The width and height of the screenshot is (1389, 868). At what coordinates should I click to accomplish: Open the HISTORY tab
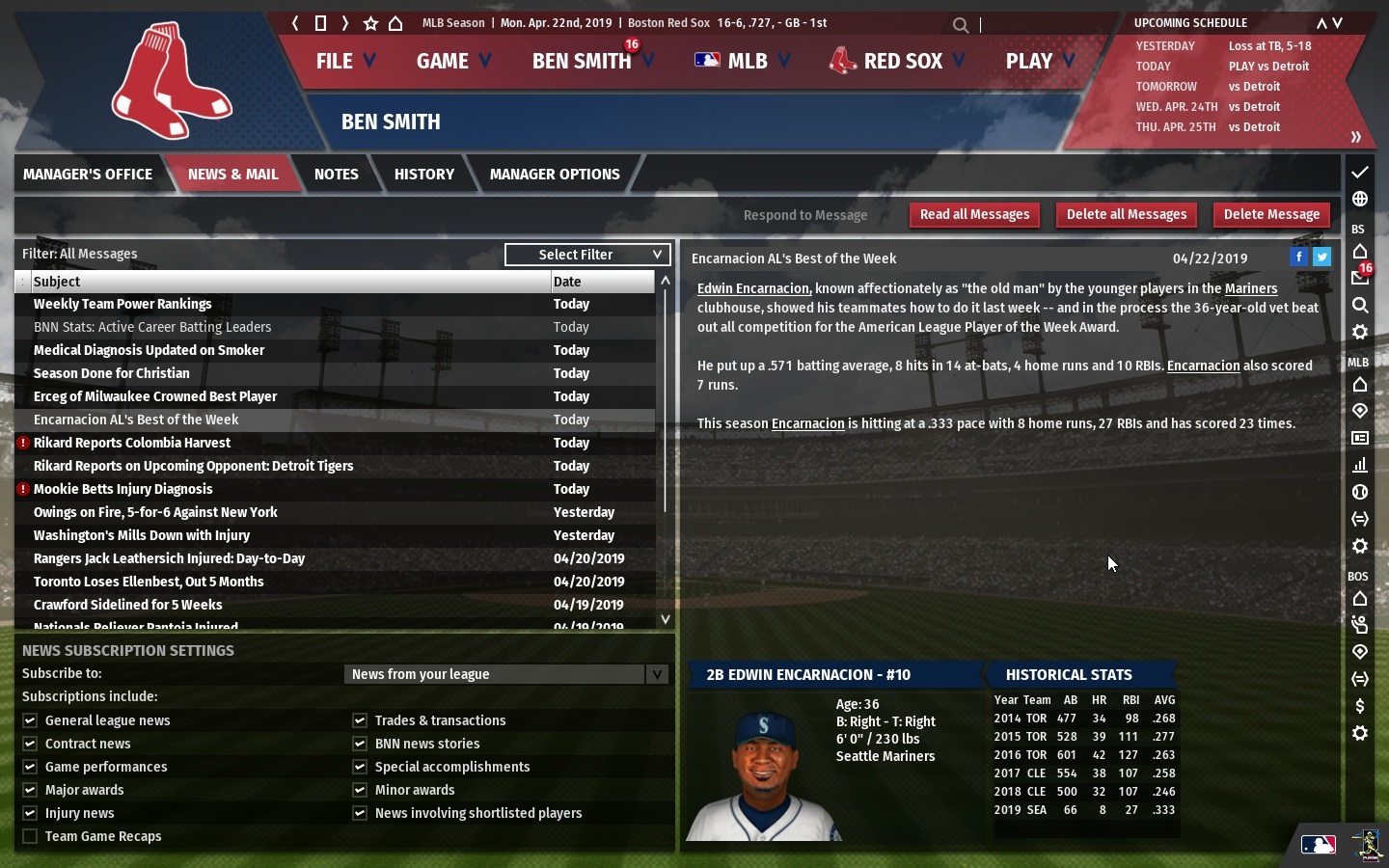click(x=423, y=174)
